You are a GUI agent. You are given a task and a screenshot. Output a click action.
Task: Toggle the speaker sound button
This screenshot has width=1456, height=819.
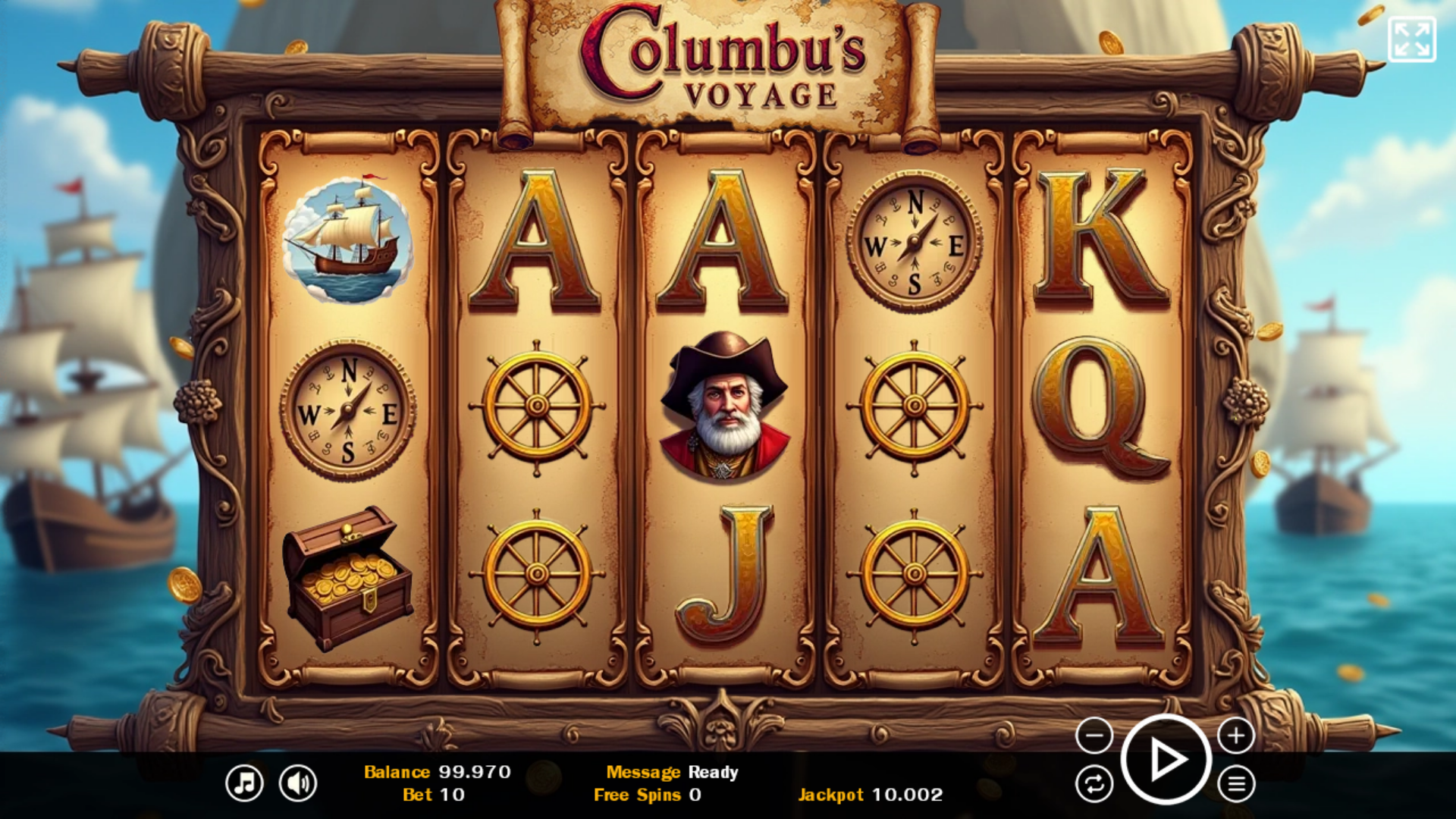click(x=298, y=783)
